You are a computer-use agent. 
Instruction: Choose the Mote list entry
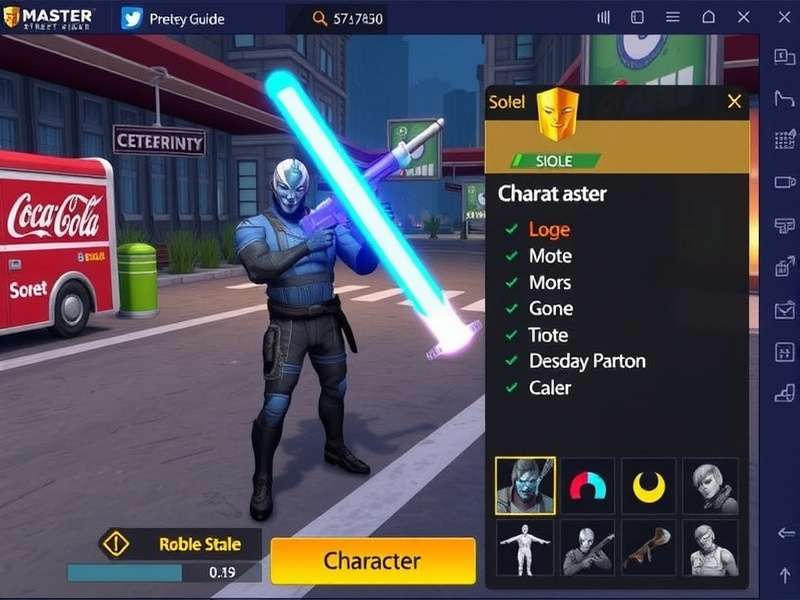click(550, 256)
